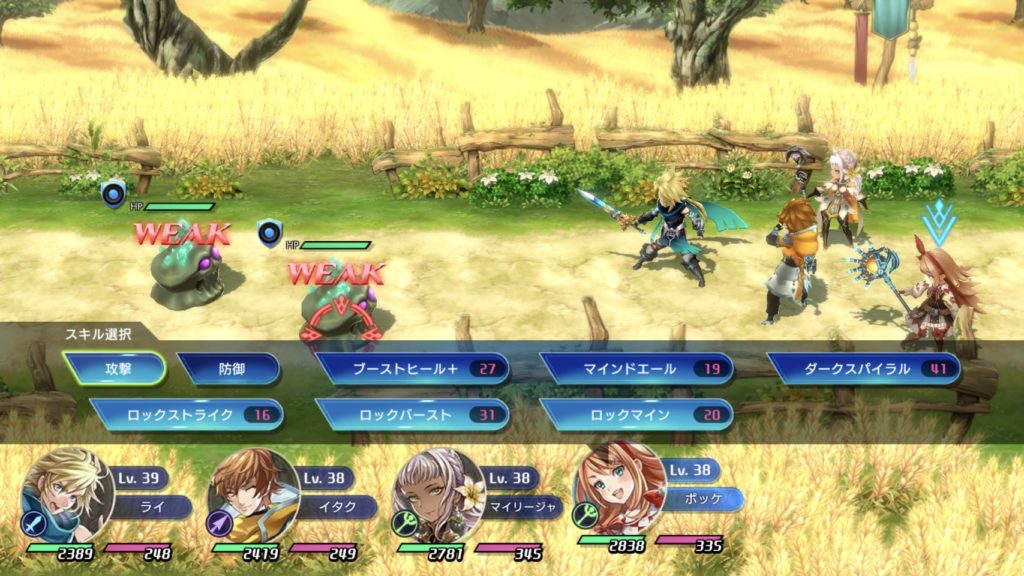The height and width of the screenshot is (576, 1024).
Task: Select the ロックストライク skill
Action: 186,414
